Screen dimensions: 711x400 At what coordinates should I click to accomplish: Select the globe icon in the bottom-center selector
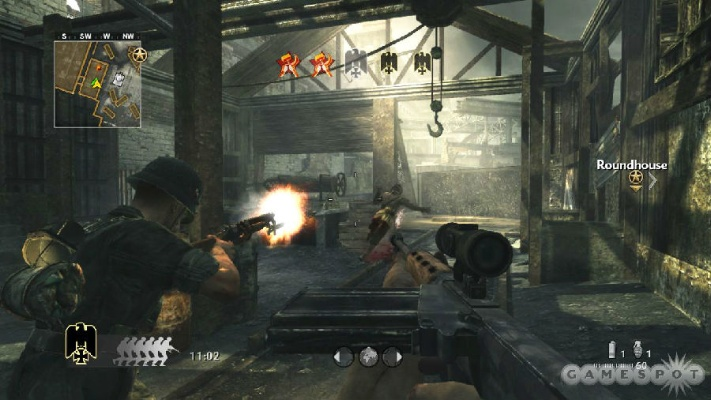[x=367, y=355]
